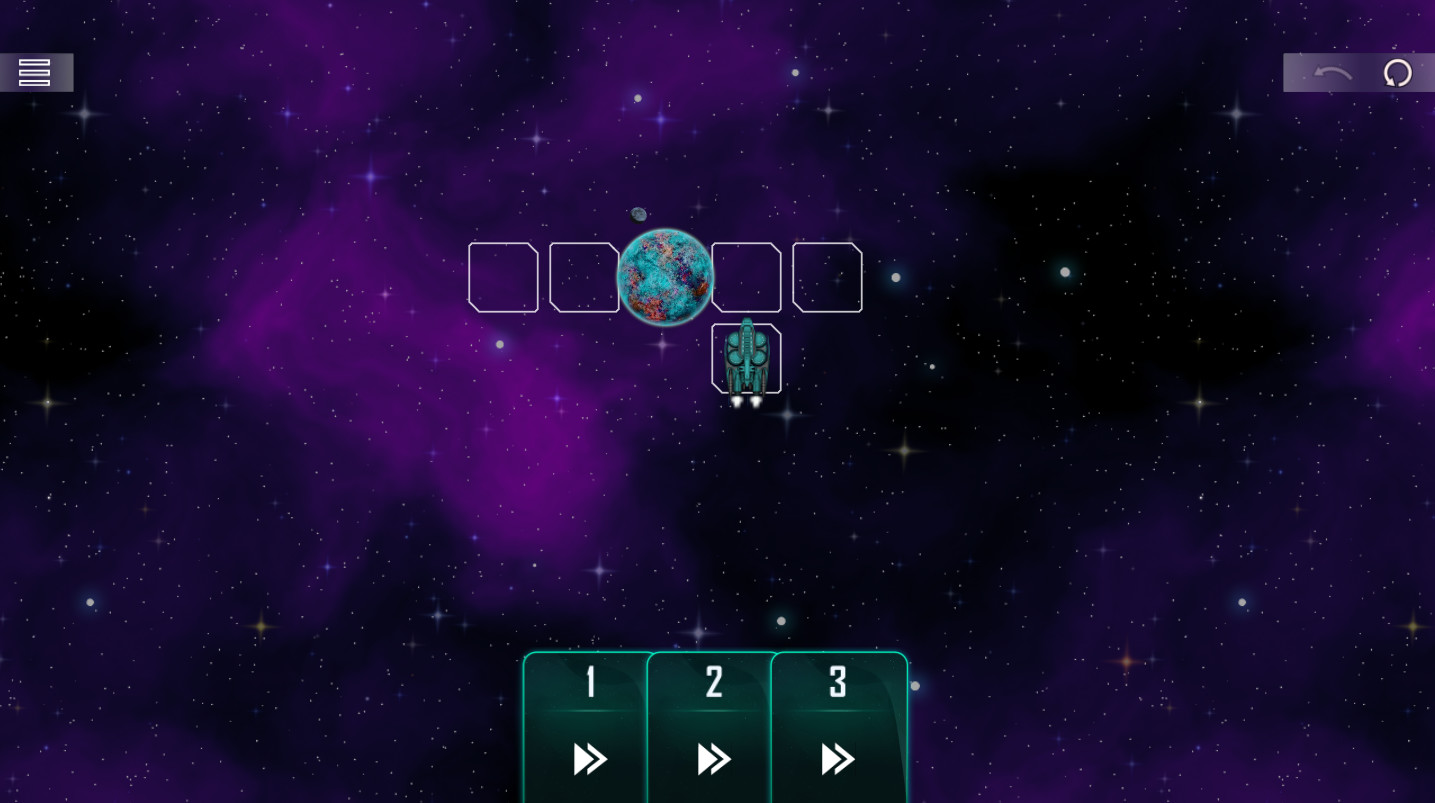Select the planet in the orbit row

point(665,277)
